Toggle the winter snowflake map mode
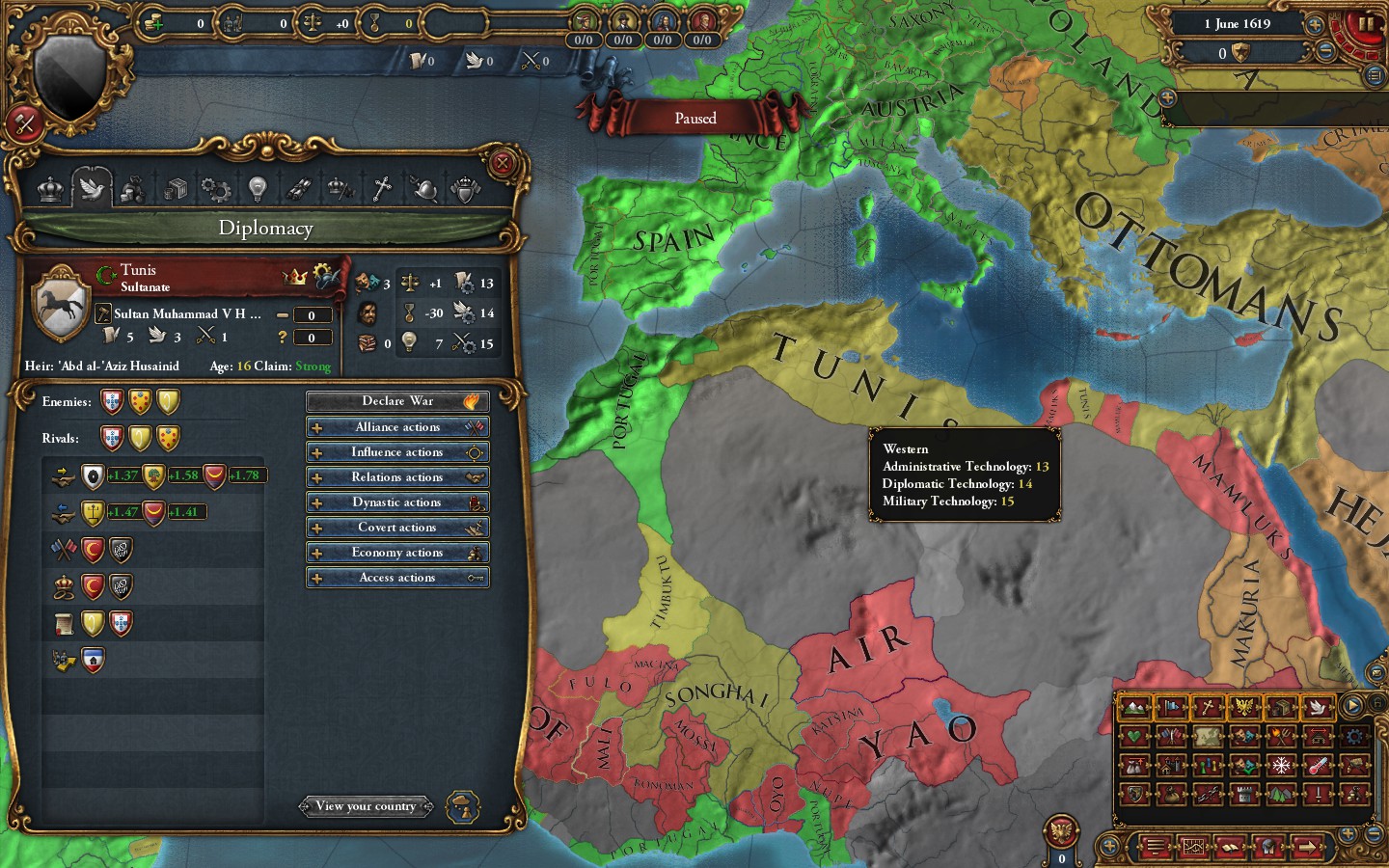Viewport: 1389px width, 868px height. tap(1281, 767)
